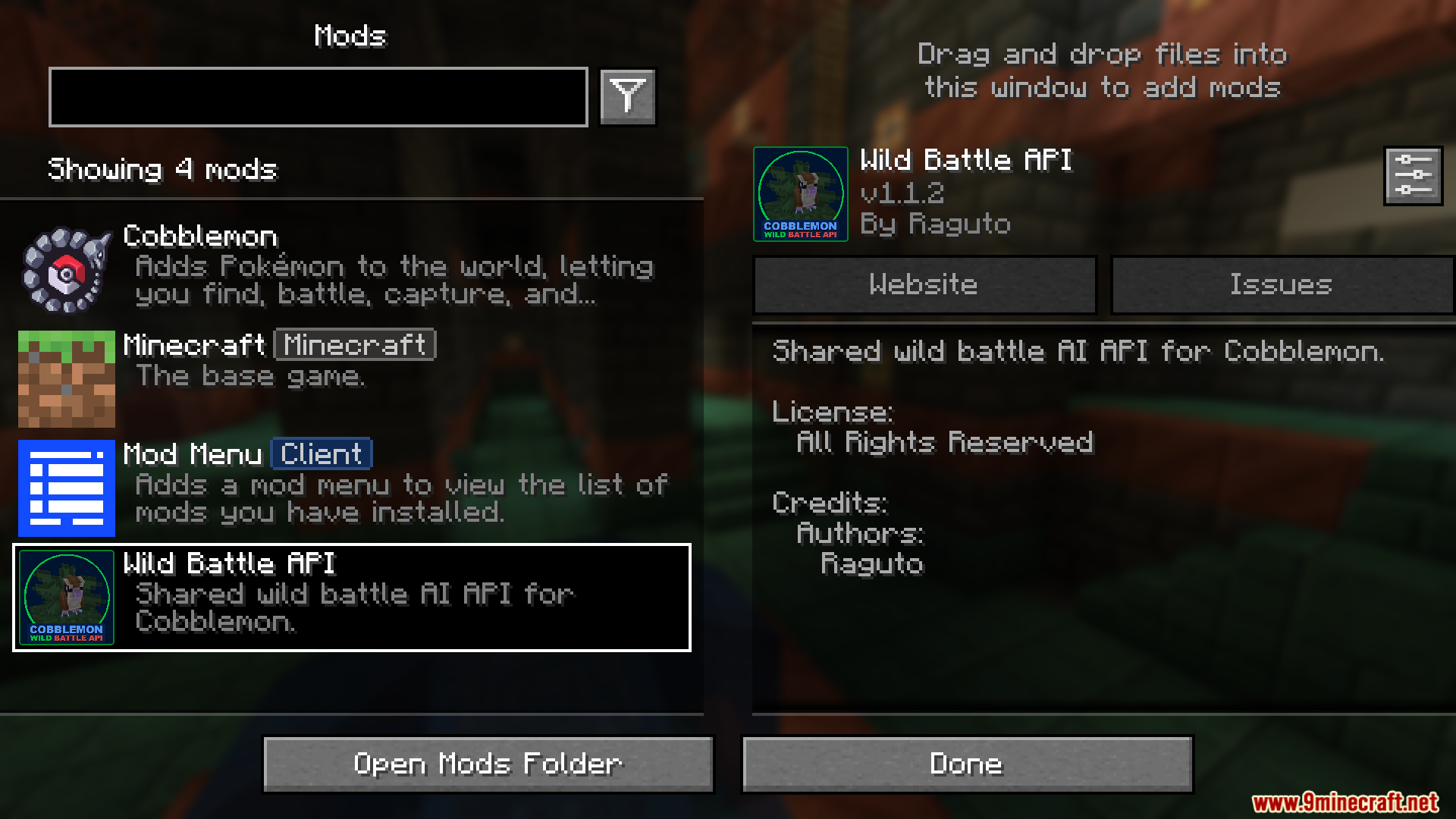This screenshot has width=1456, height=819.
Task: Click the www.9minecraft.net watermark link
Action: point(1356,805)
